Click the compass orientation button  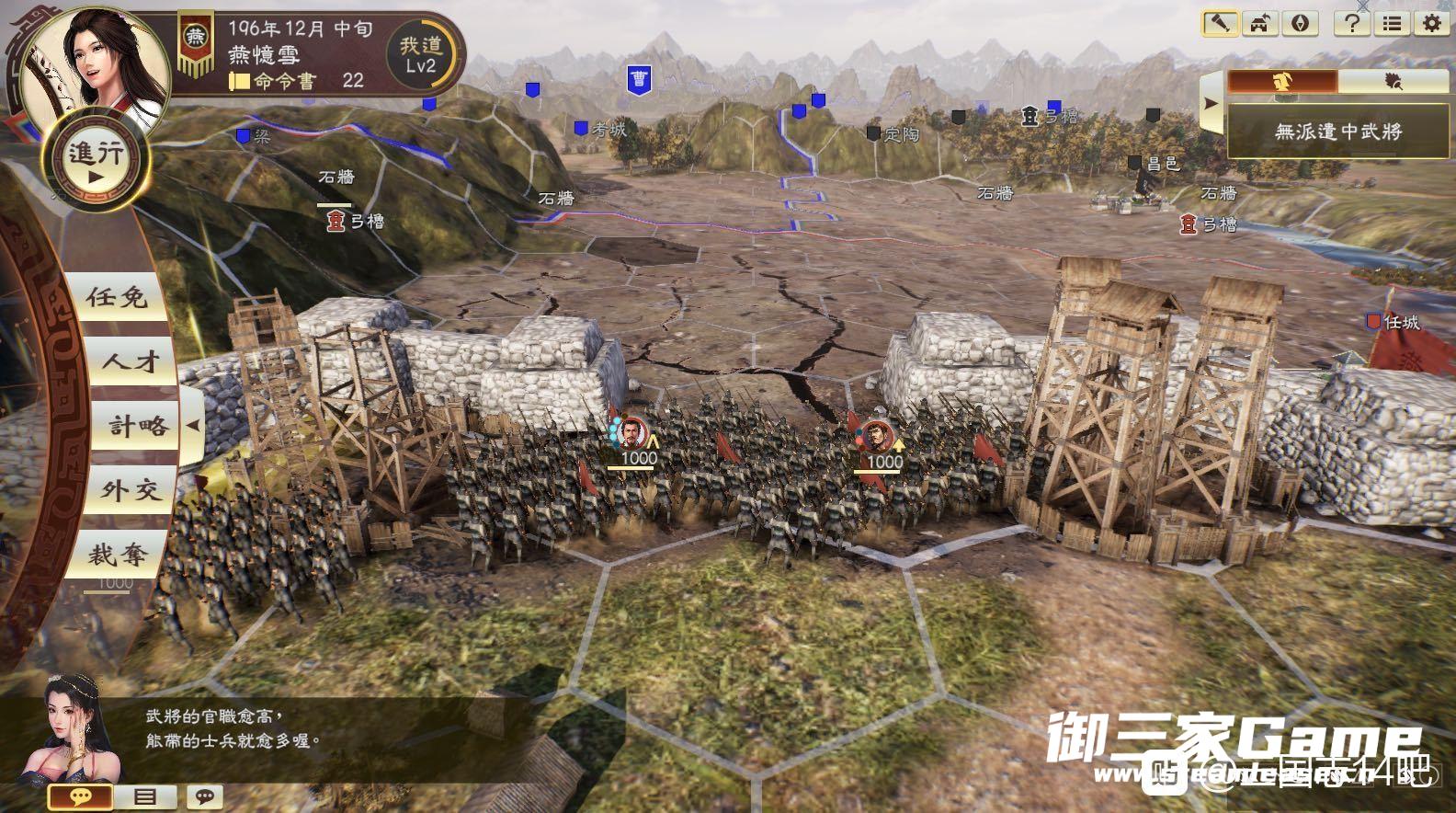pyautogui.click(x=1300, y=23)
